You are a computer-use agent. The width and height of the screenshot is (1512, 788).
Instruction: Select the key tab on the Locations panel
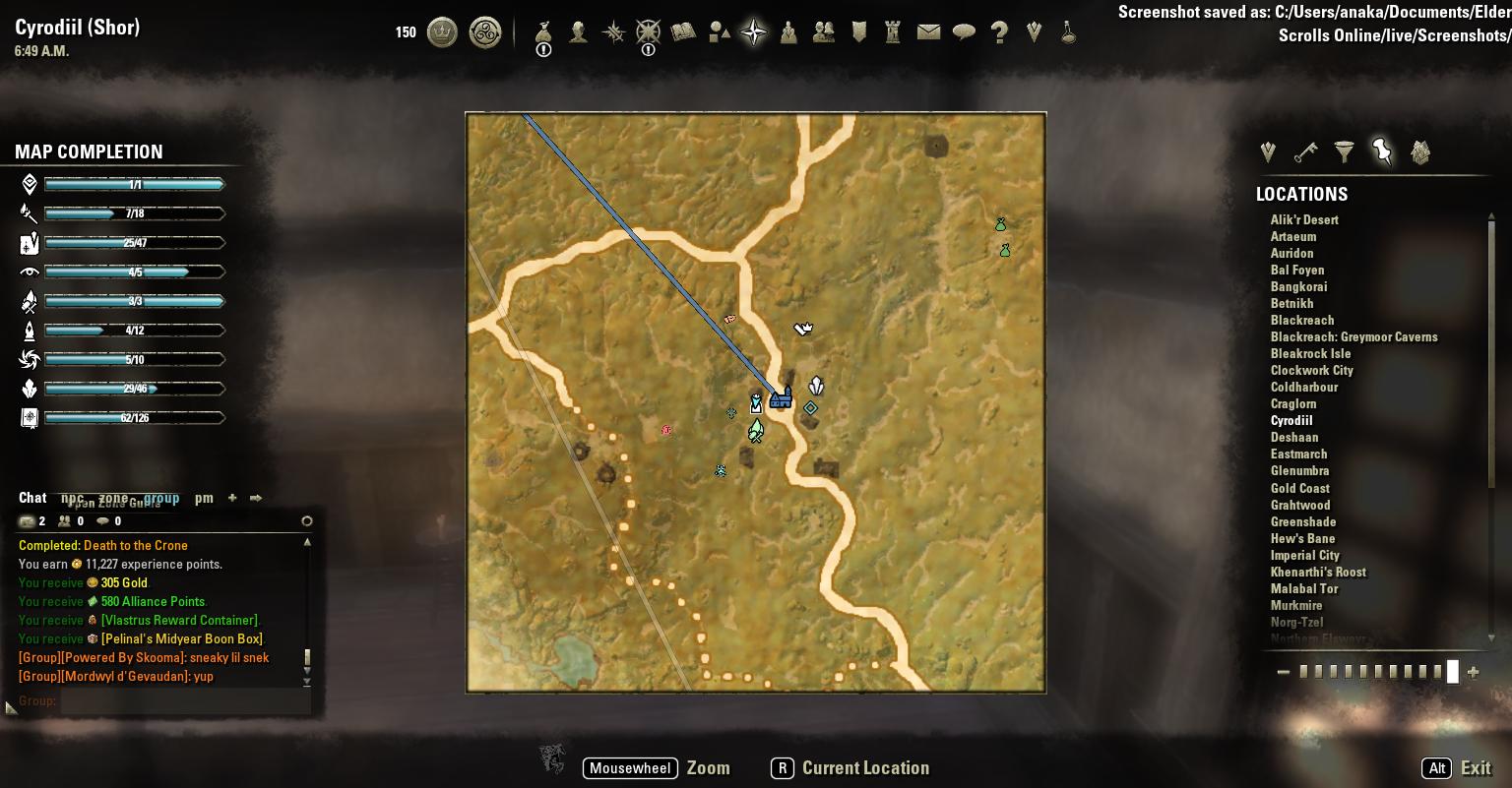[1304, 152]
